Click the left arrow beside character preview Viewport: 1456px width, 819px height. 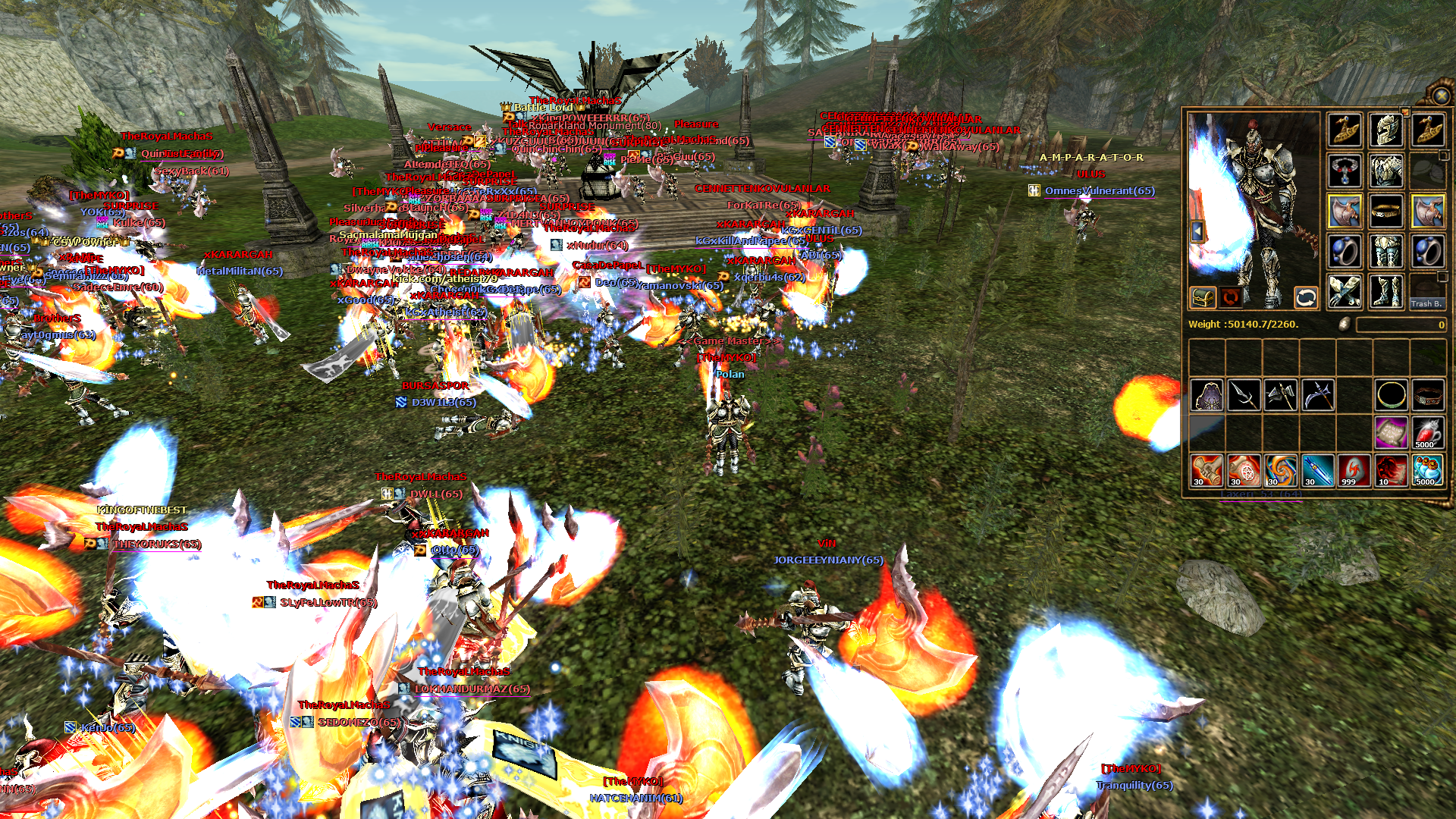click(1197, 231)
